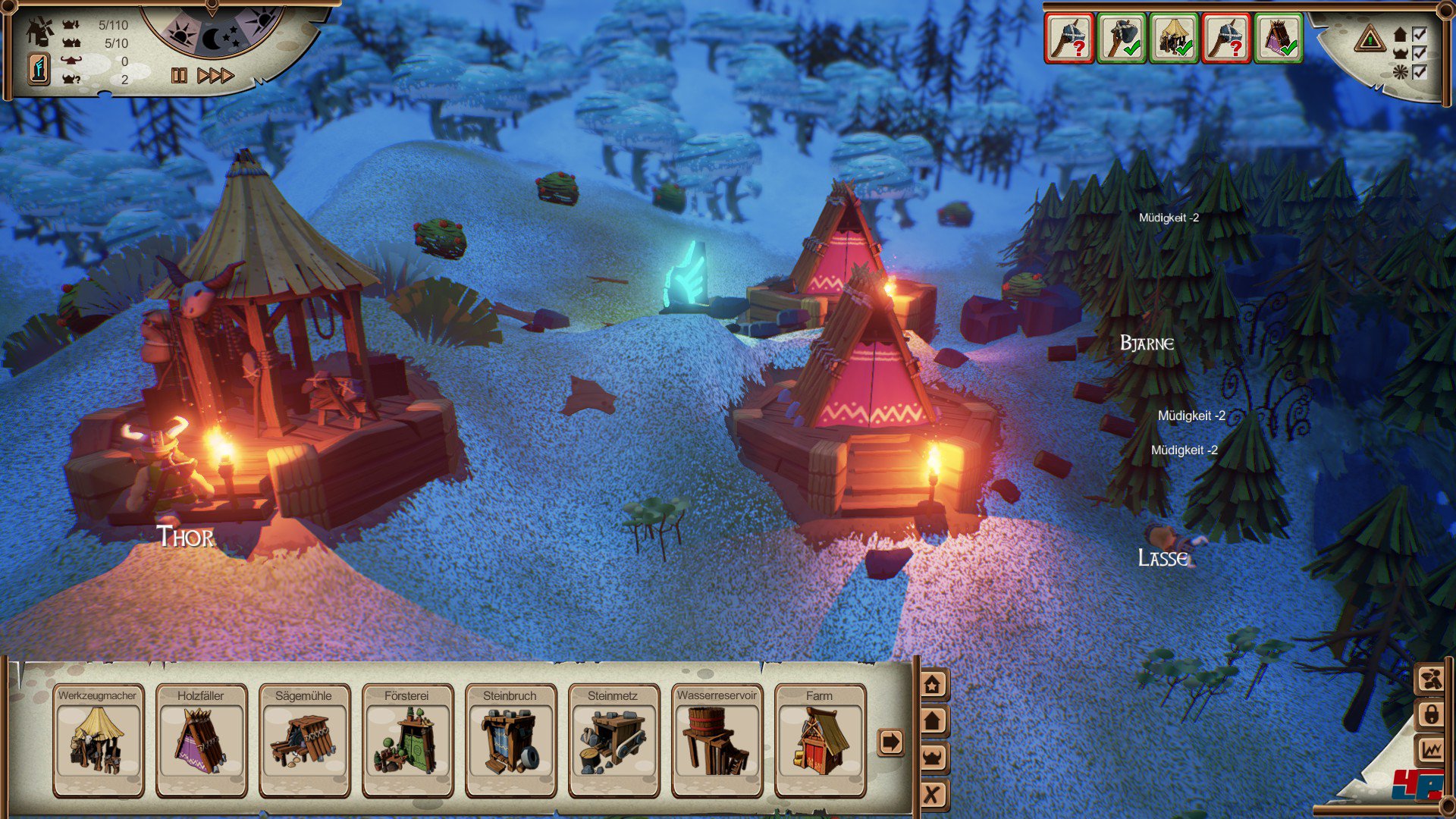The width and height of the screenshot is (1456, 819).
Task: Open the statistics graph panel
Action: click(x=1431, y=751)
